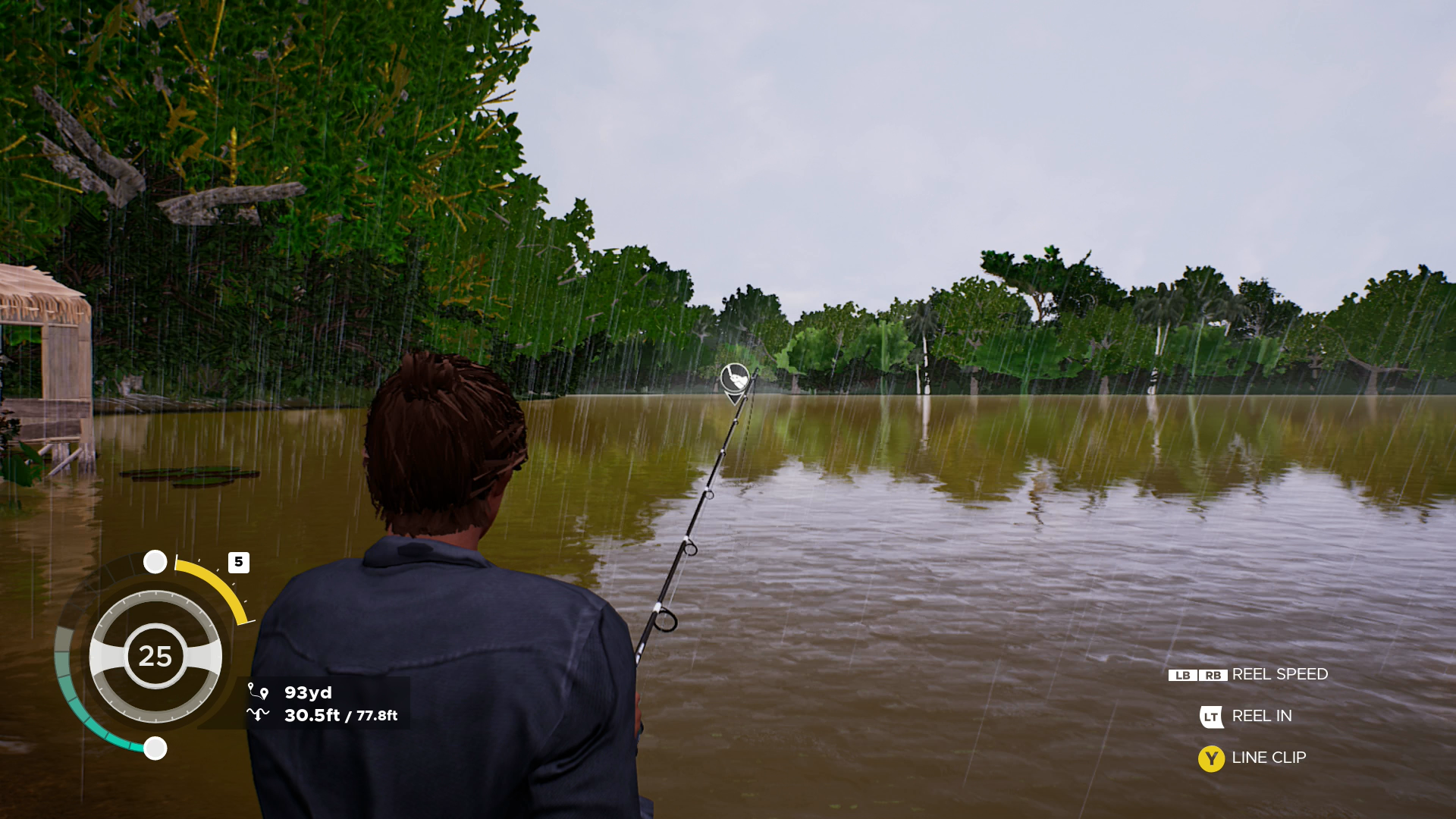The width and height of the screenshot is (1456, 819).
Task: Toggle the white knob atop the reel gauge
Action: (156, 561)
